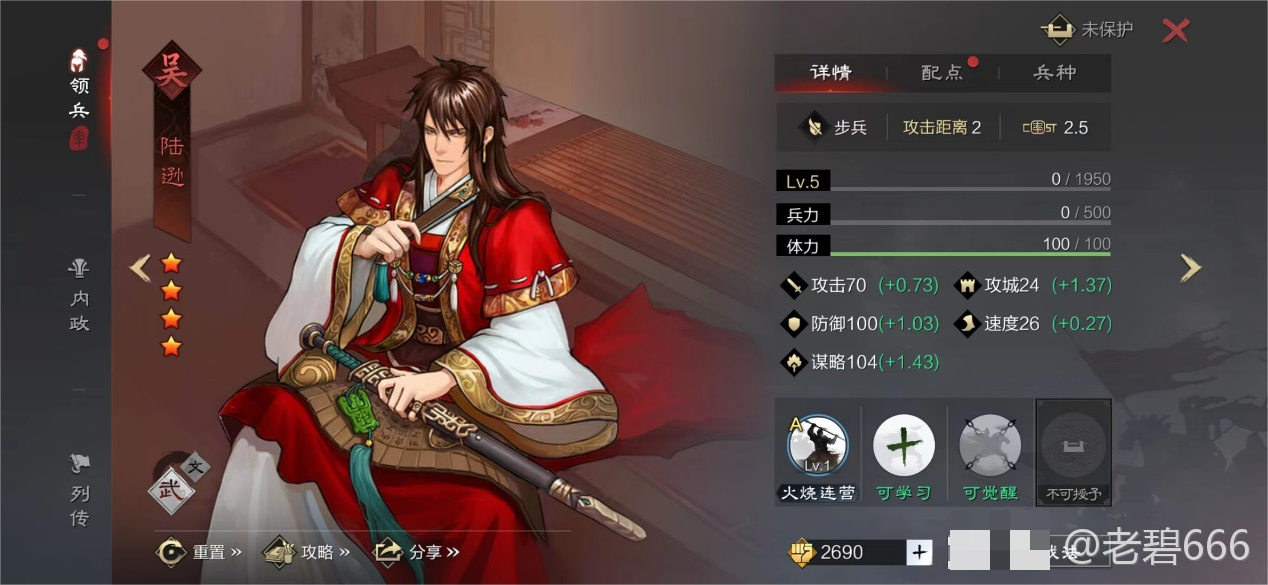
Task: Share this general via 分享
Action: [416, 552]
